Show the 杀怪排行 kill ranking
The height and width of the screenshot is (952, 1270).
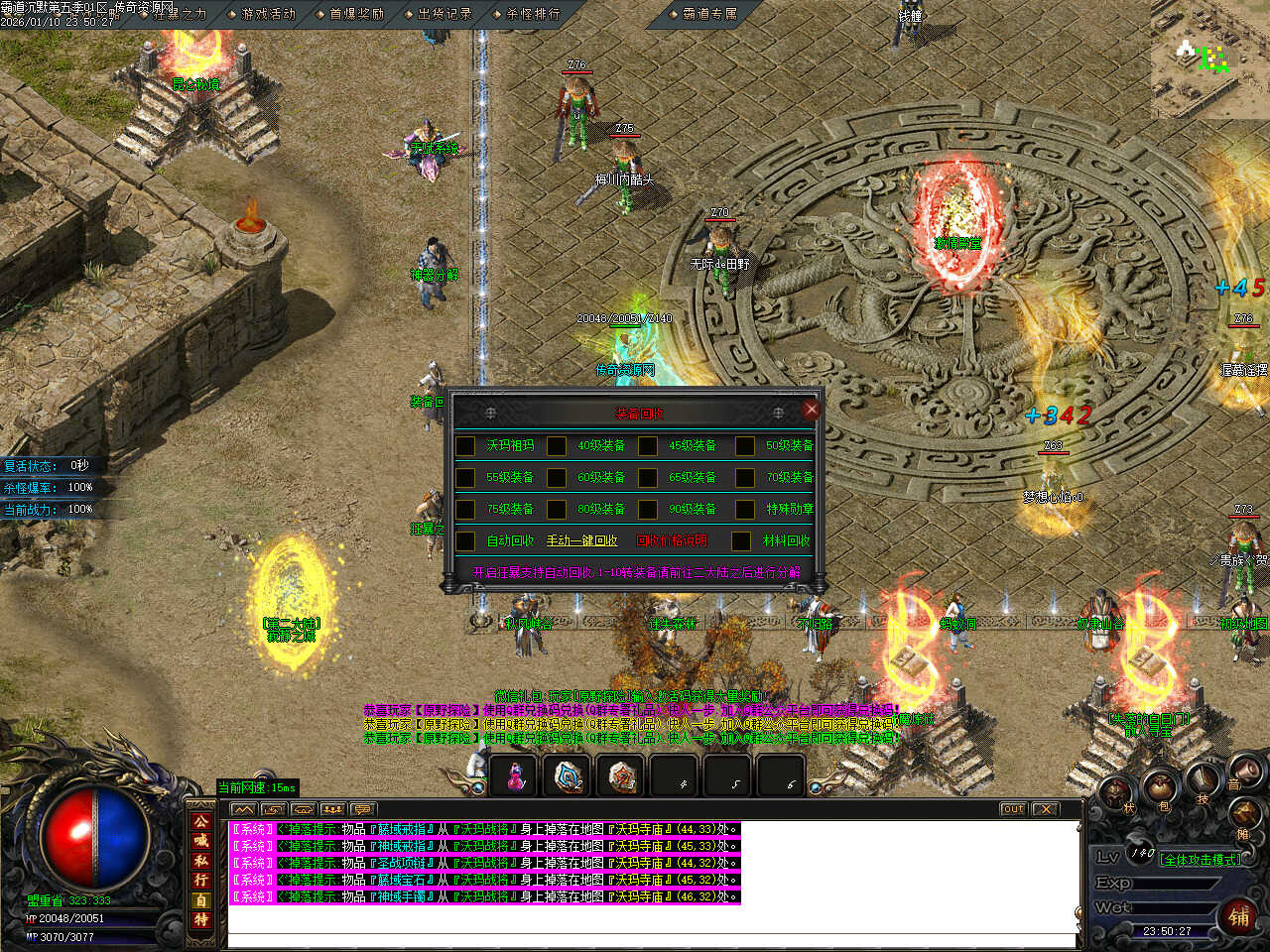[533, 14]
